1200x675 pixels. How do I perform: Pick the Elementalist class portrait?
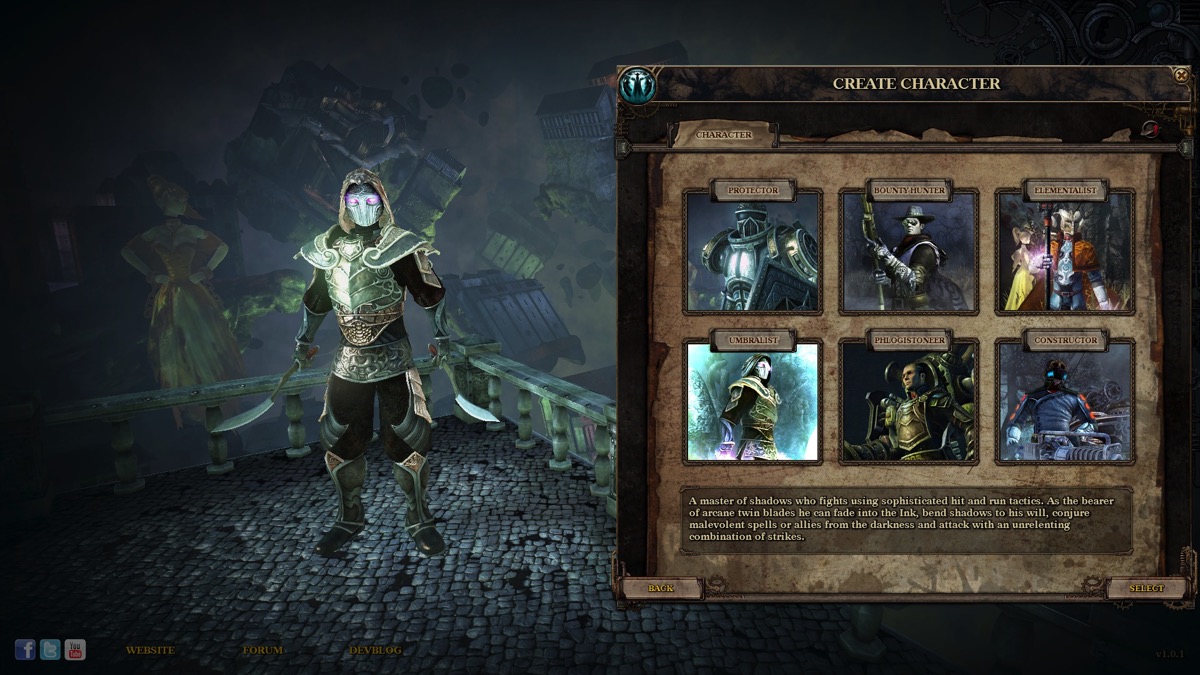1065,252
